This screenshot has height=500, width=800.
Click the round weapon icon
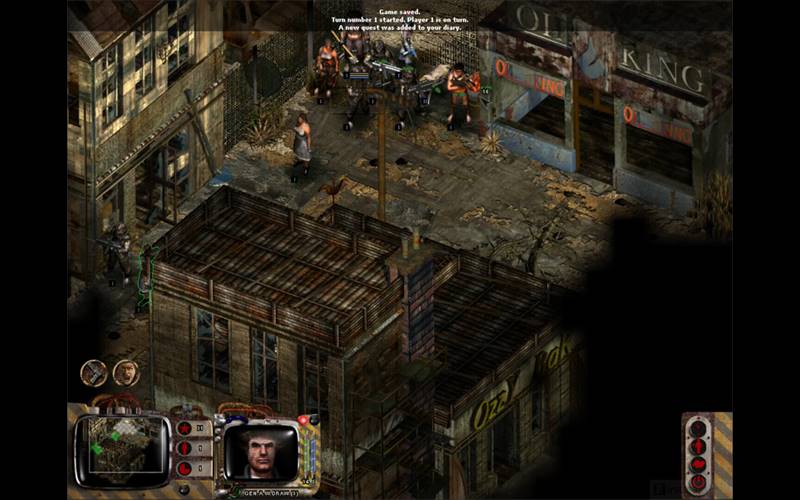point(94,373)
